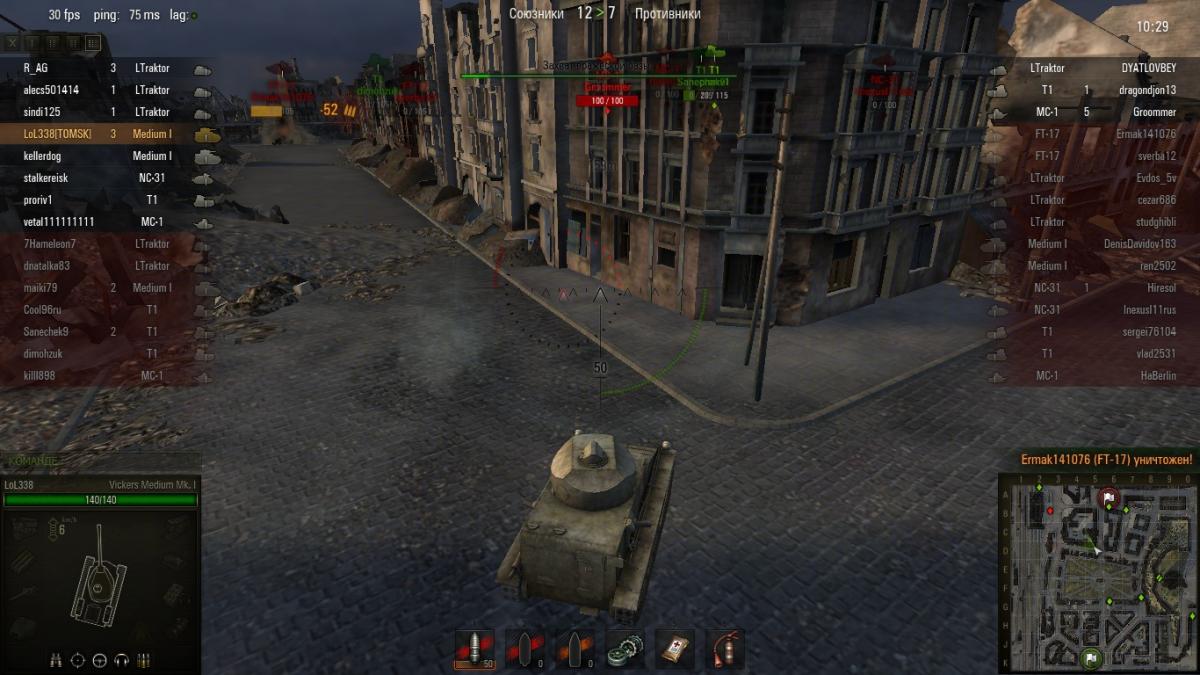Screen dimensions: 1200x675
Task: Click the driver steering wheel crew icon
Action: (x=100, y=660)
